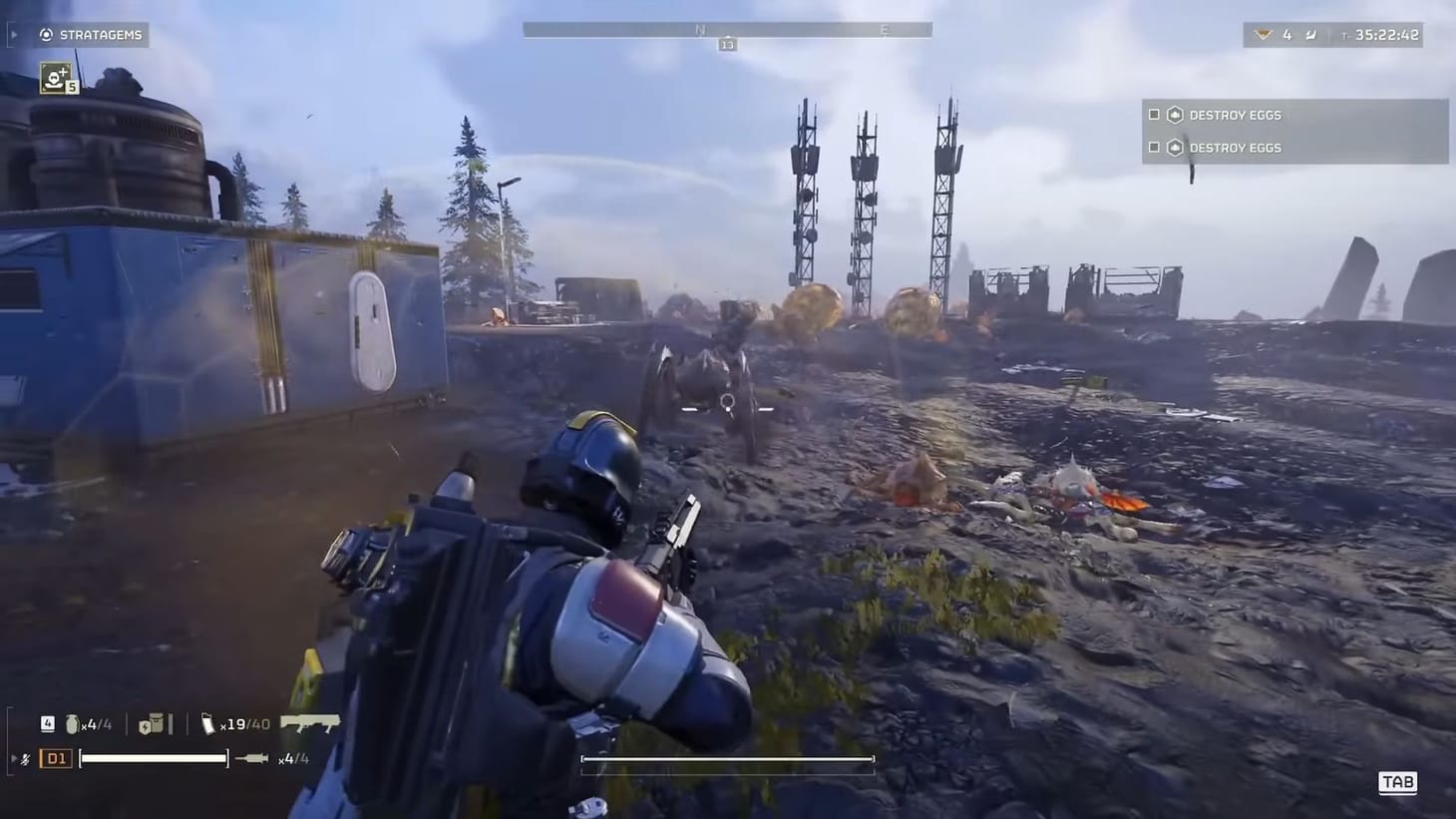Click the grenade icon showing x4/4
Viewport: 1456px width, 819px height.
(71, 723)
